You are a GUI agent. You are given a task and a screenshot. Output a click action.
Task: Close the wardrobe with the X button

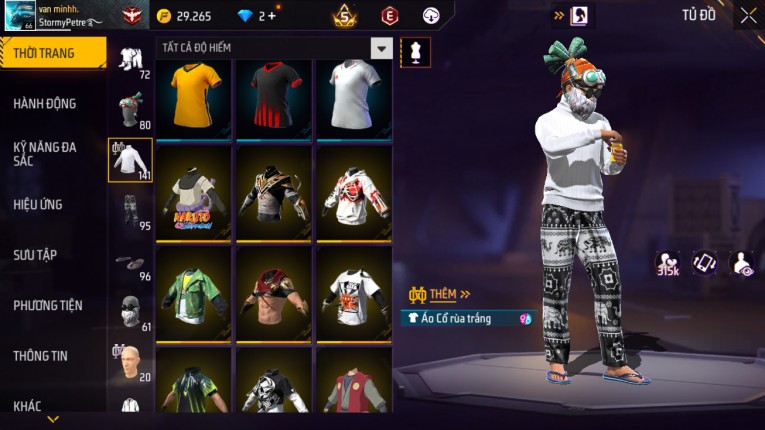(x=748, y=16)
